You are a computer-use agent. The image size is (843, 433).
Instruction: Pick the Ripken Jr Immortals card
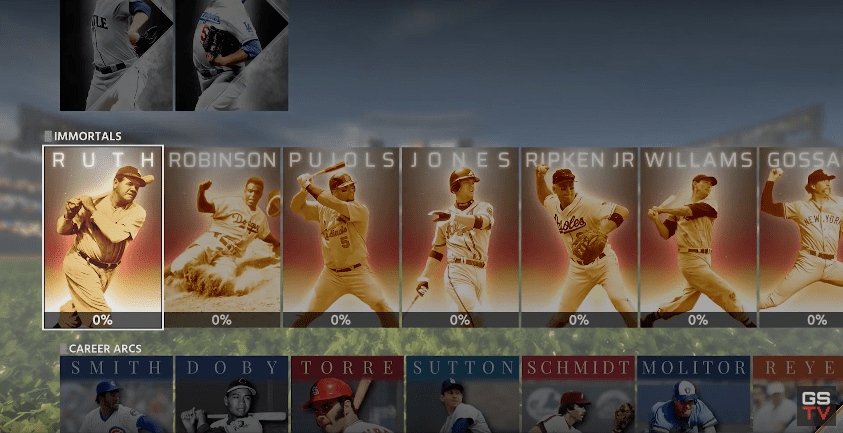coord(579,237)
